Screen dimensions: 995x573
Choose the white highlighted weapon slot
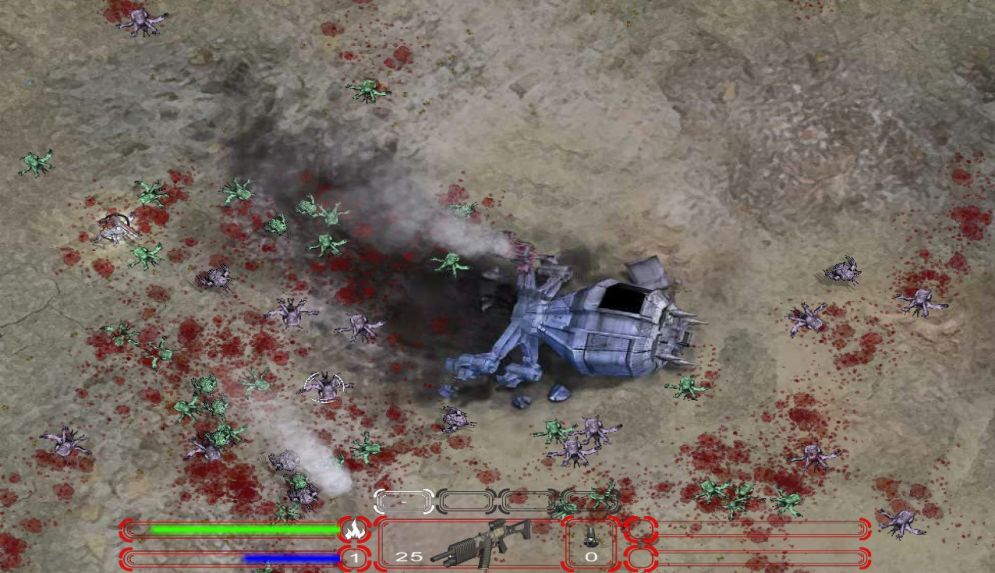(403, 500)
